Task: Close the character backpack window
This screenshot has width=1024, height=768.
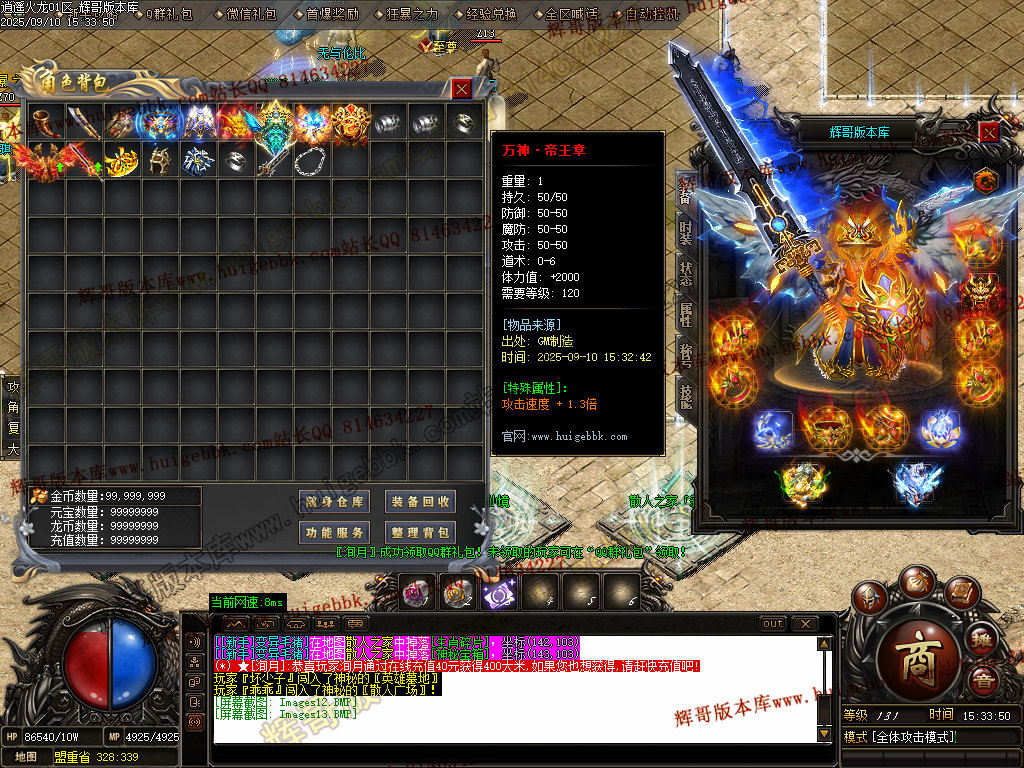Action: [x=461, y=89]
